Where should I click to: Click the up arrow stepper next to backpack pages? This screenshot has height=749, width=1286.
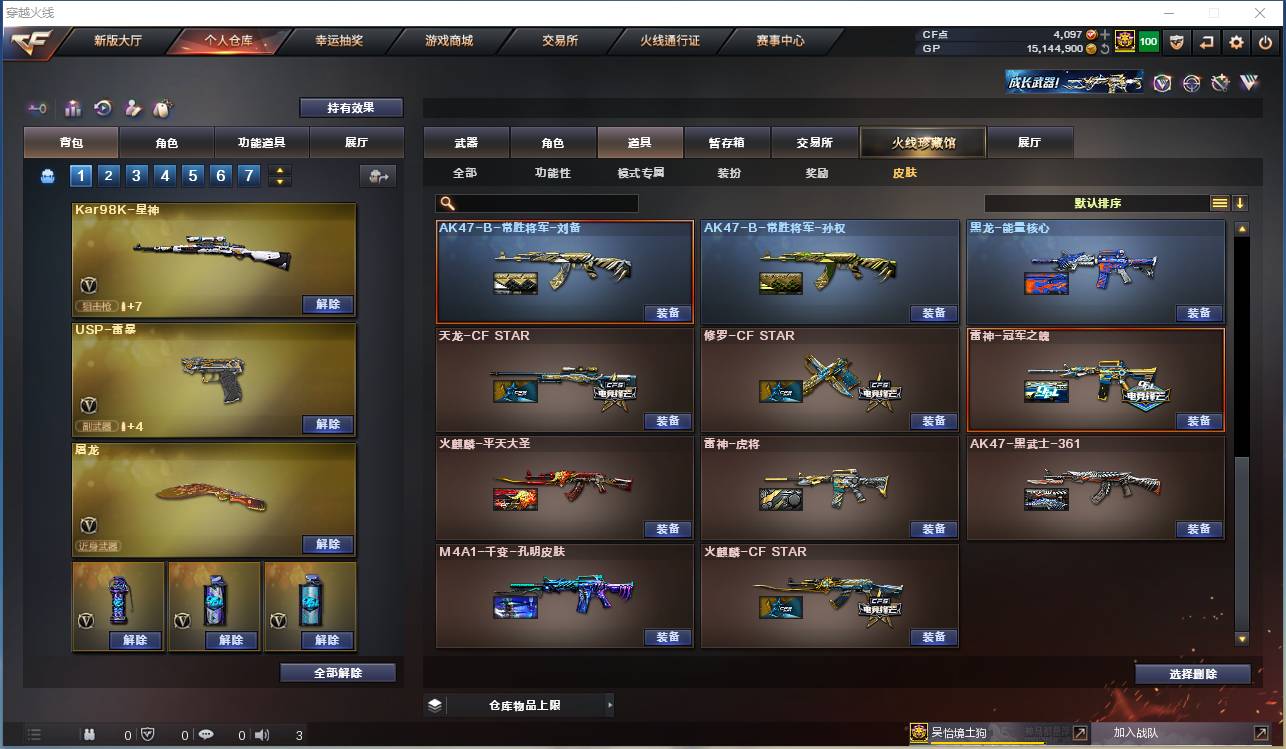click(x=280, y=171)
